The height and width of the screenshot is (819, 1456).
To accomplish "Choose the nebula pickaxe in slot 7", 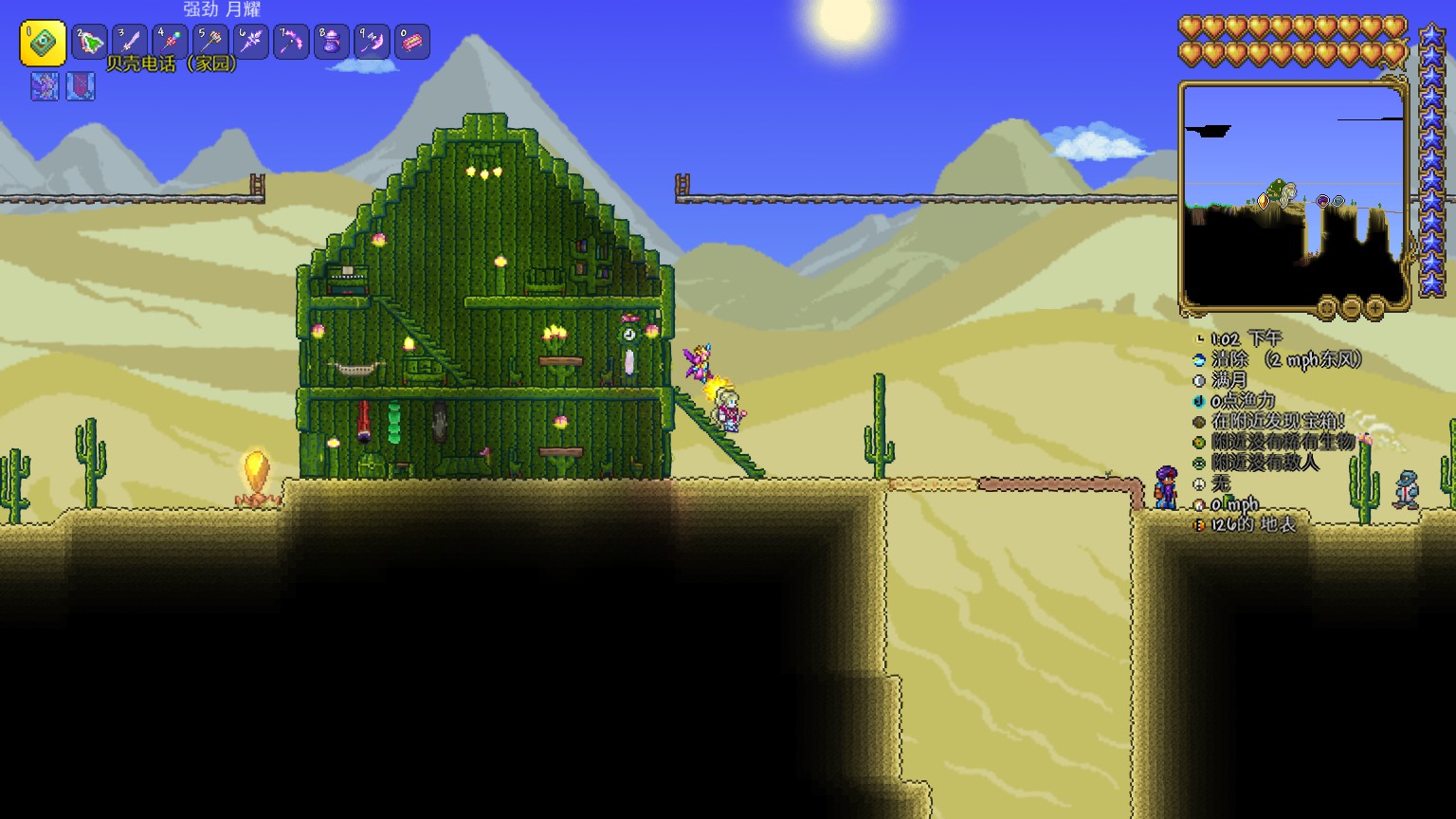I will click(x=291, y=43).
